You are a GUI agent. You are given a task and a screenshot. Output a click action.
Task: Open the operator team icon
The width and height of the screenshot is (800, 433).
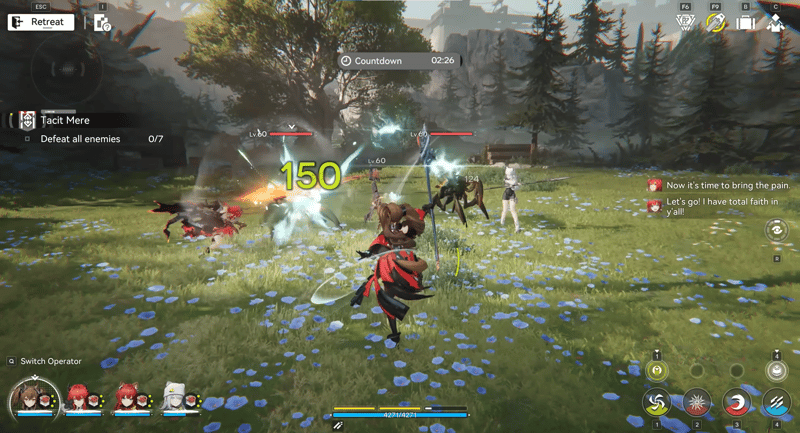[x=776, y=22]
